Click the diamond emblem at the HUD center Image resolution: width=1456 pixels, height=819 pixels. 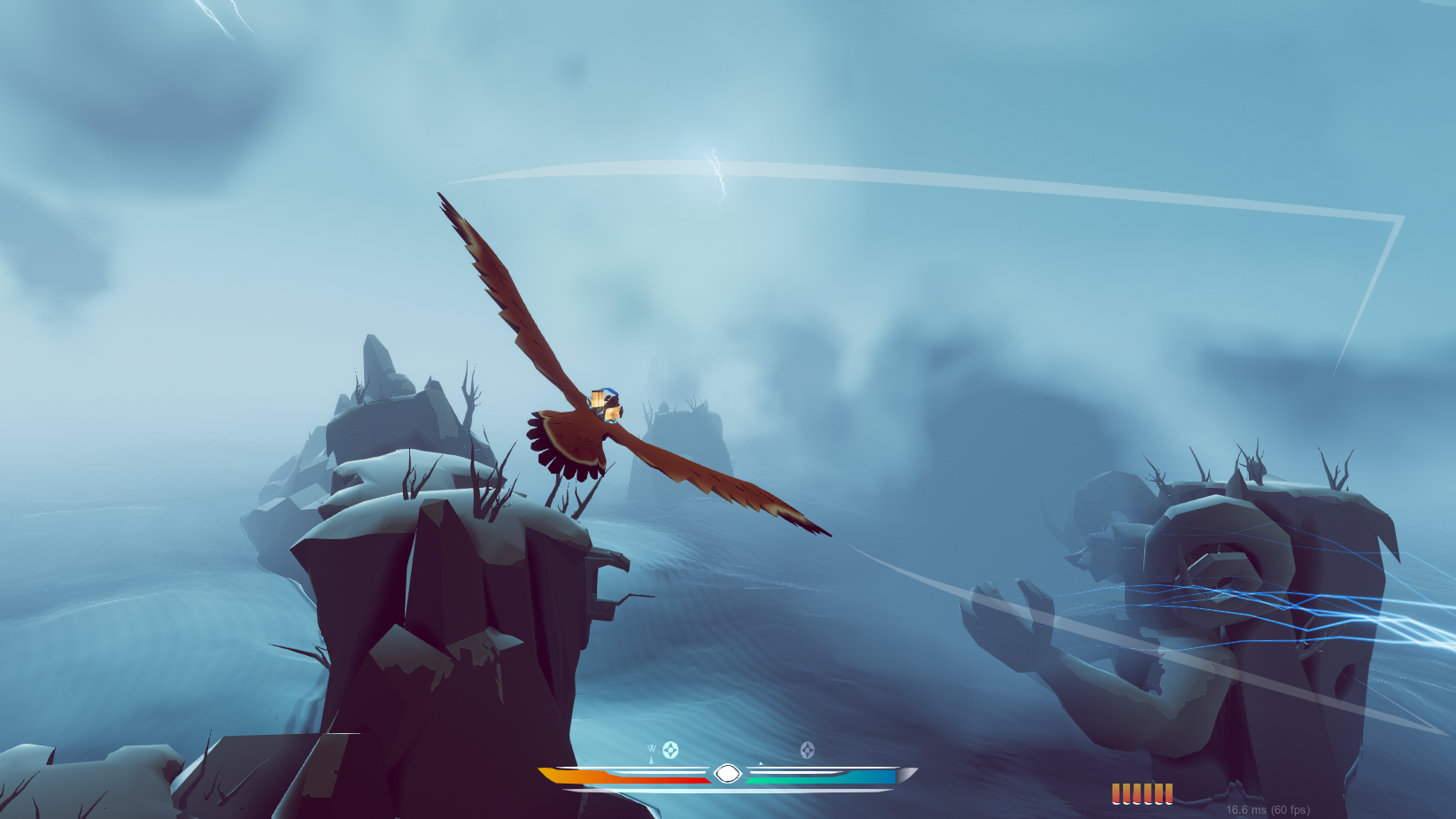pyautogui.click(x=728, y=772)
